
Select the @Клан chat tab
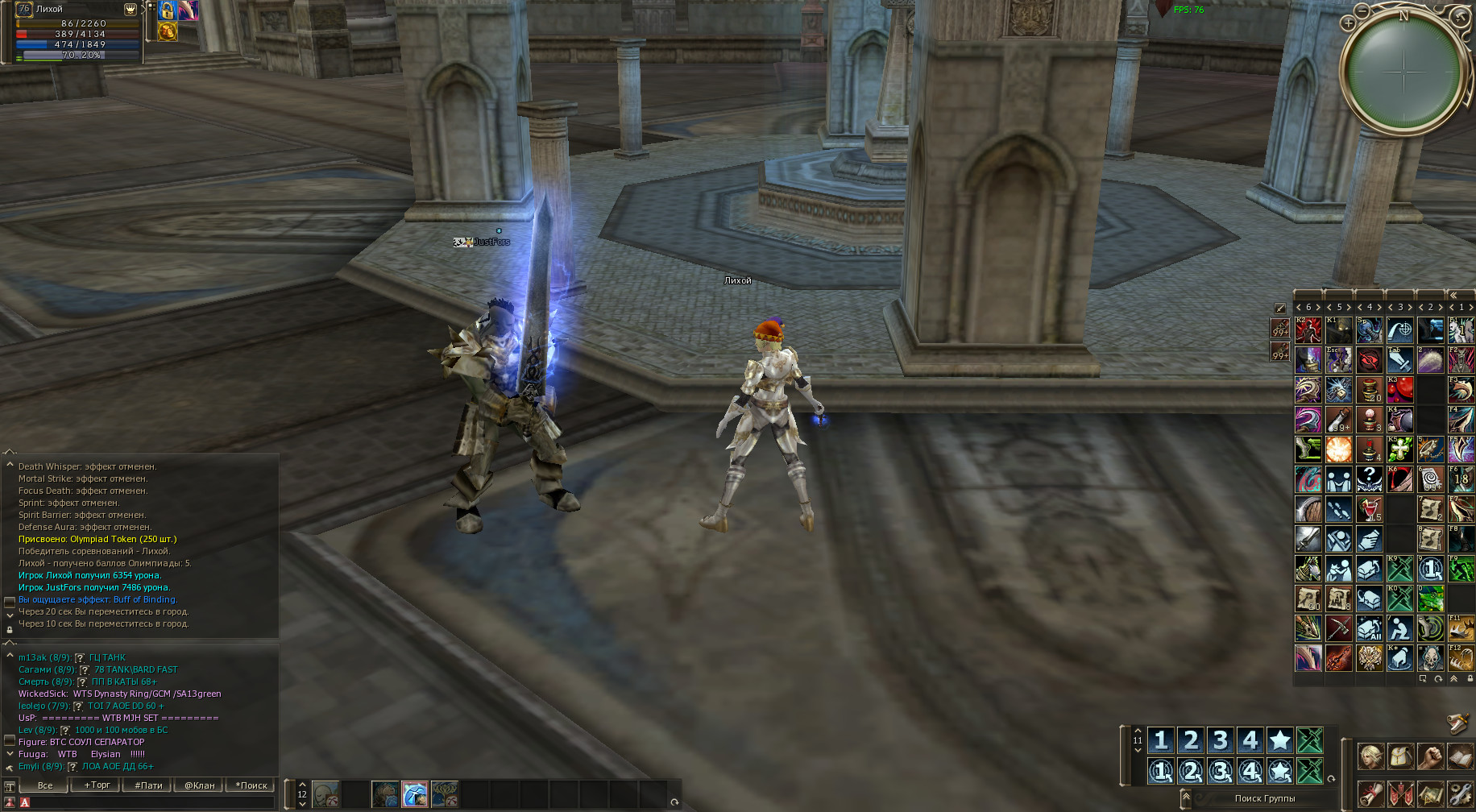pyautogui.click(x=200, y=785)
